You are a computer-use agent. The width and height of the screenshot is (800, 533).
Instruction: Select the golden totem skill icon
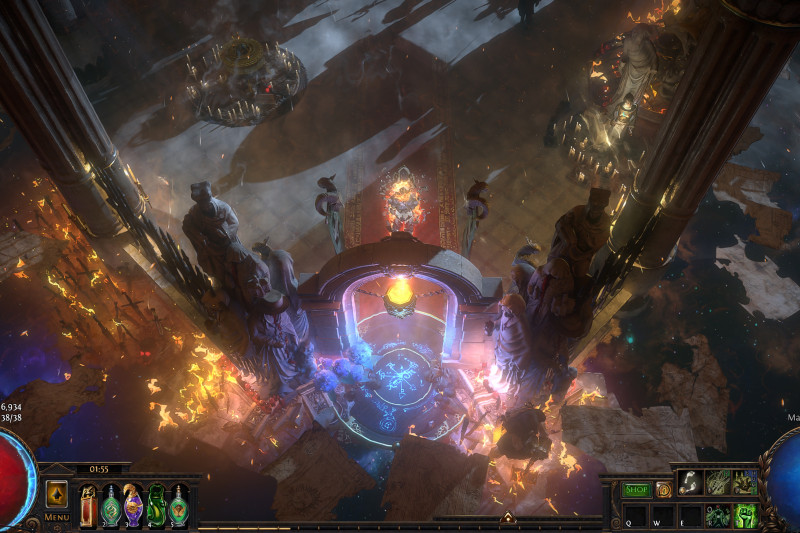point(745,482)
